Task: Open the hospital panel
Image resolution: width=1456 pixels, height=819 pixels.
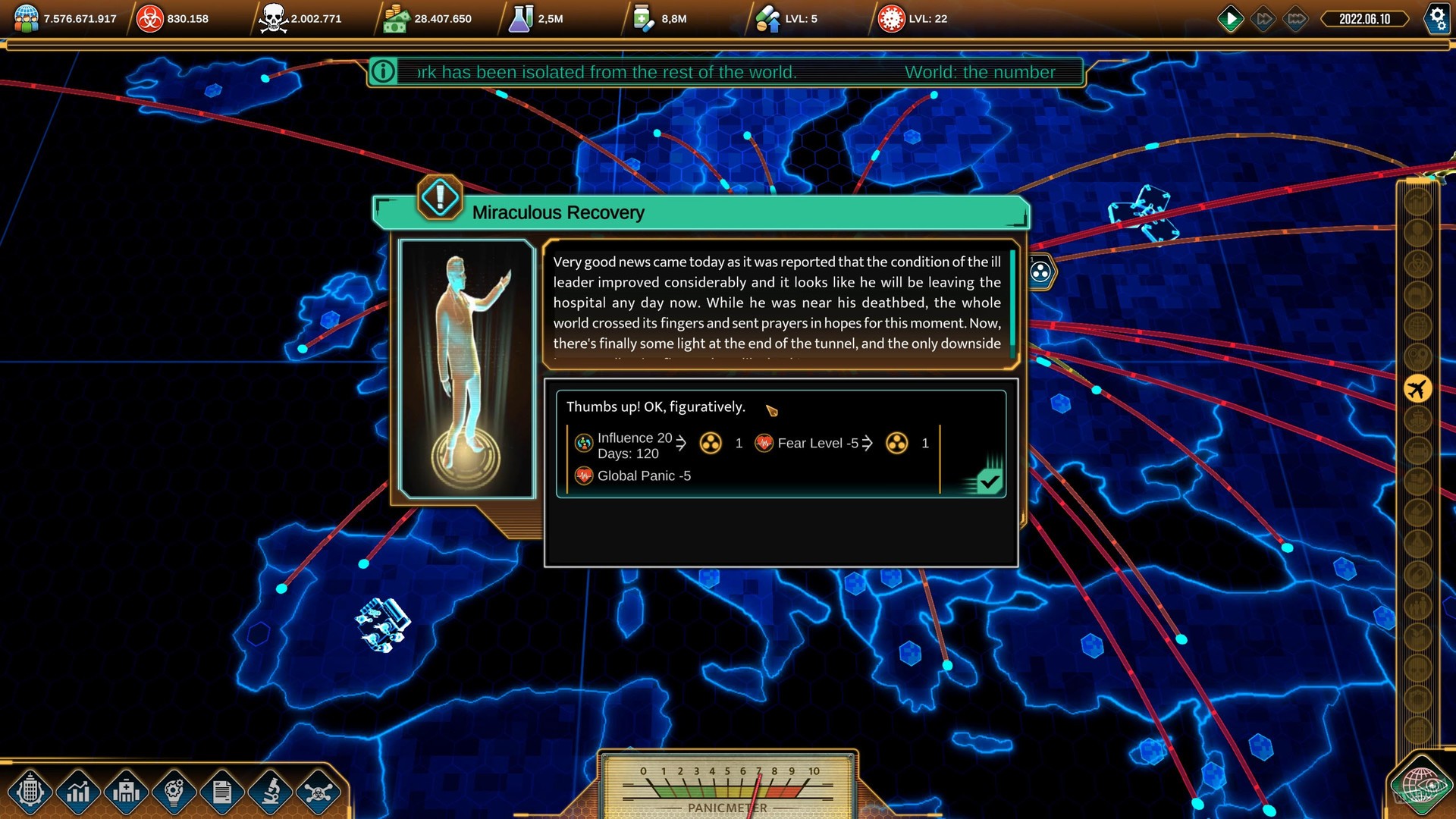Action: [x=127, y=793]
